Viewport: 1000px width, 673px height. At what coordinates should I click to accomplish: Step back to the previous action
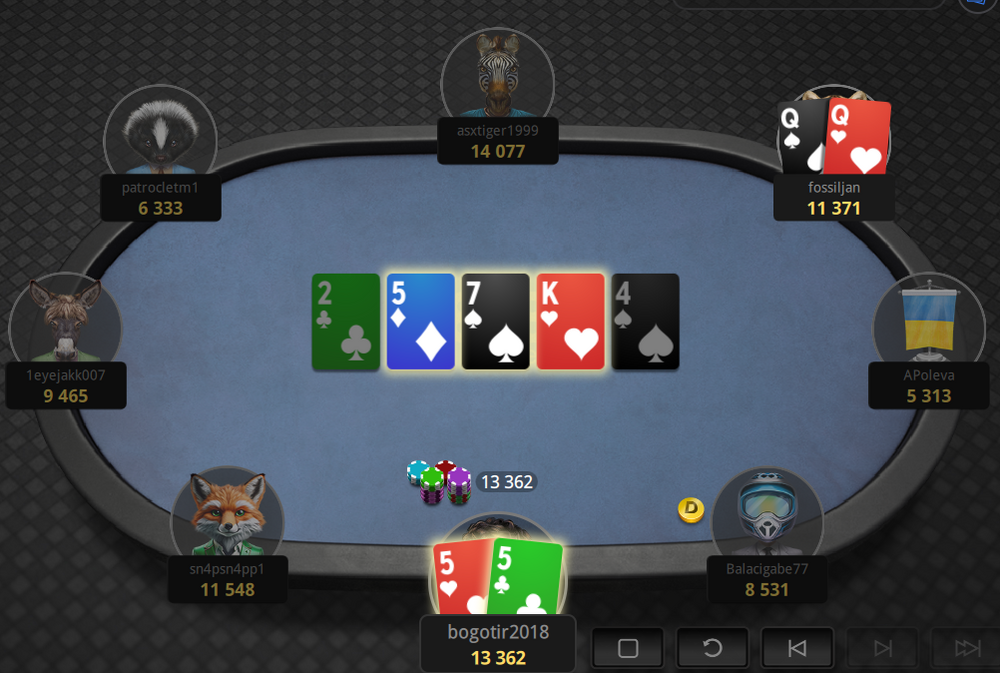pyautogui.click(x=797, y=648)
